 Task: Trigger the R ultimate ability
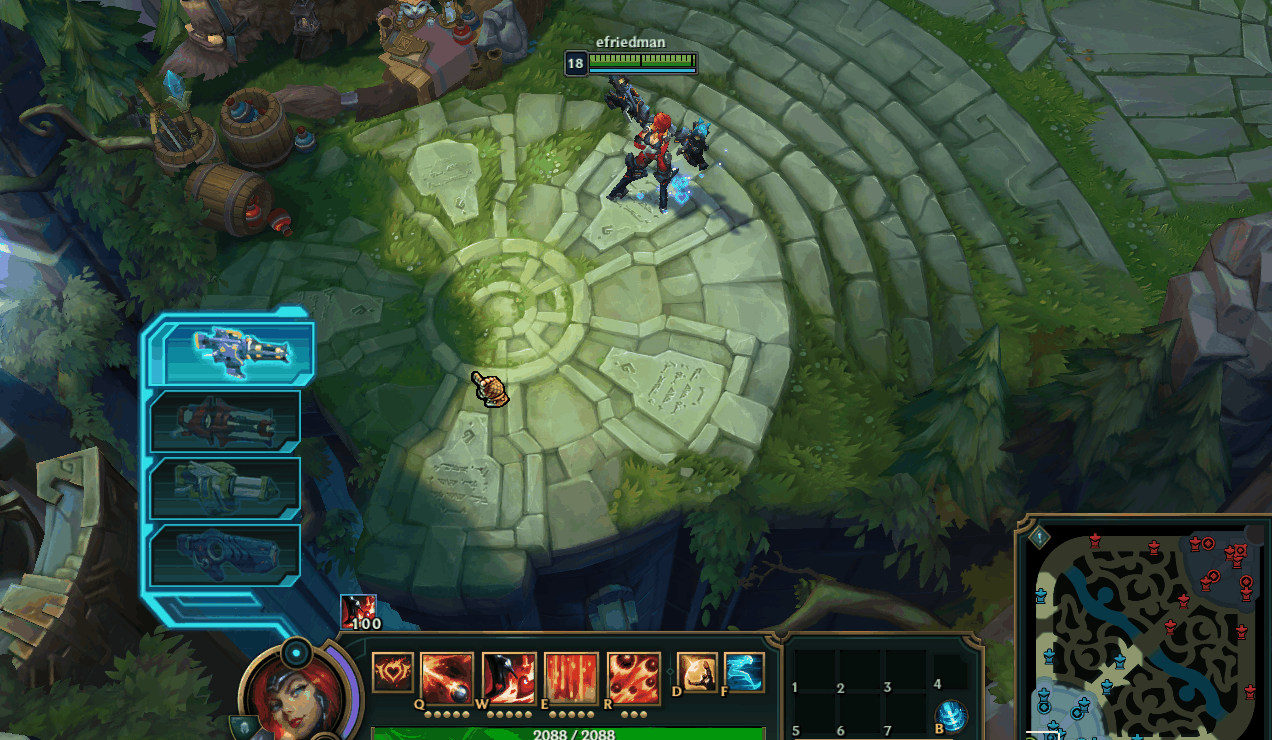point(633,679)
